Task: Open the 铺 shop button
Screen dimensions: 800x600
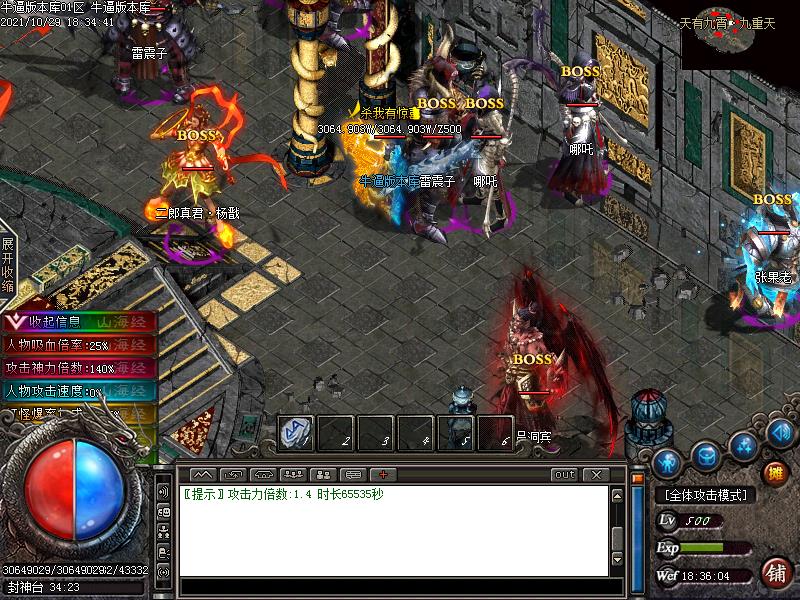Action: pos(775,573)
